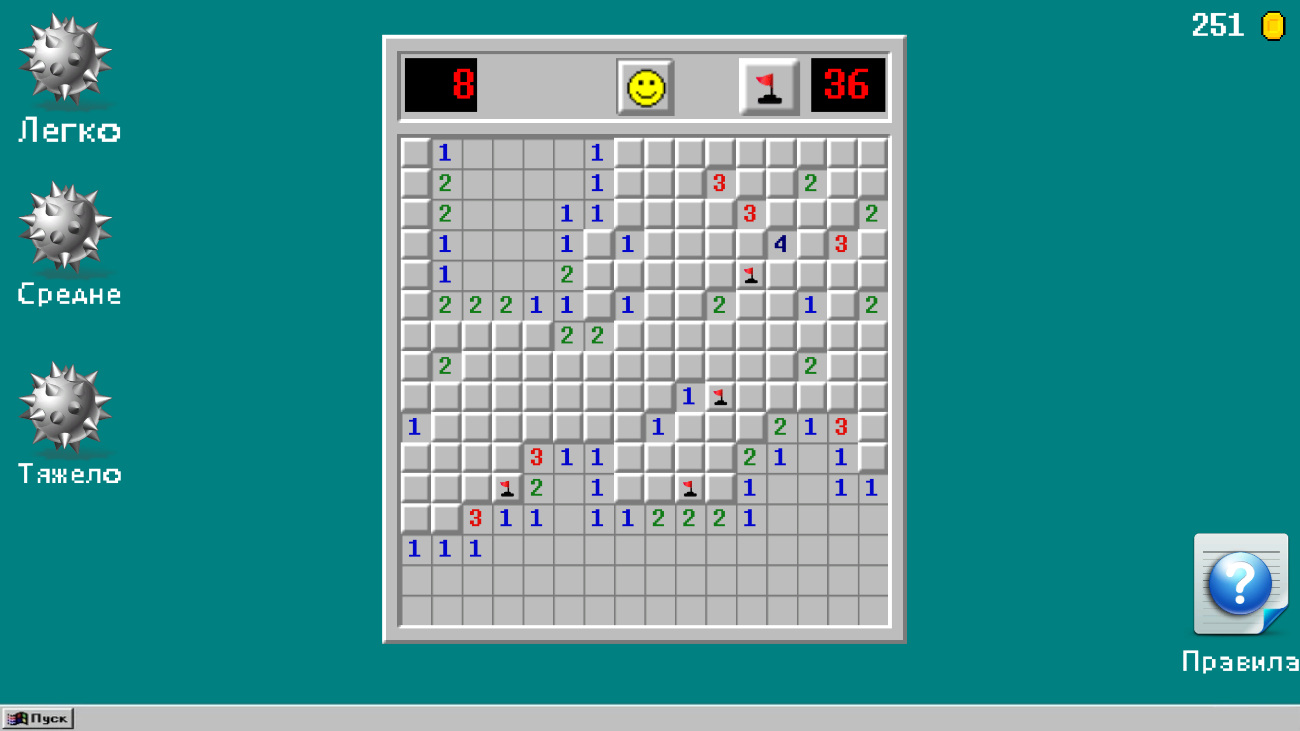Click the mine counter showing 8

(x=440, y=87)
